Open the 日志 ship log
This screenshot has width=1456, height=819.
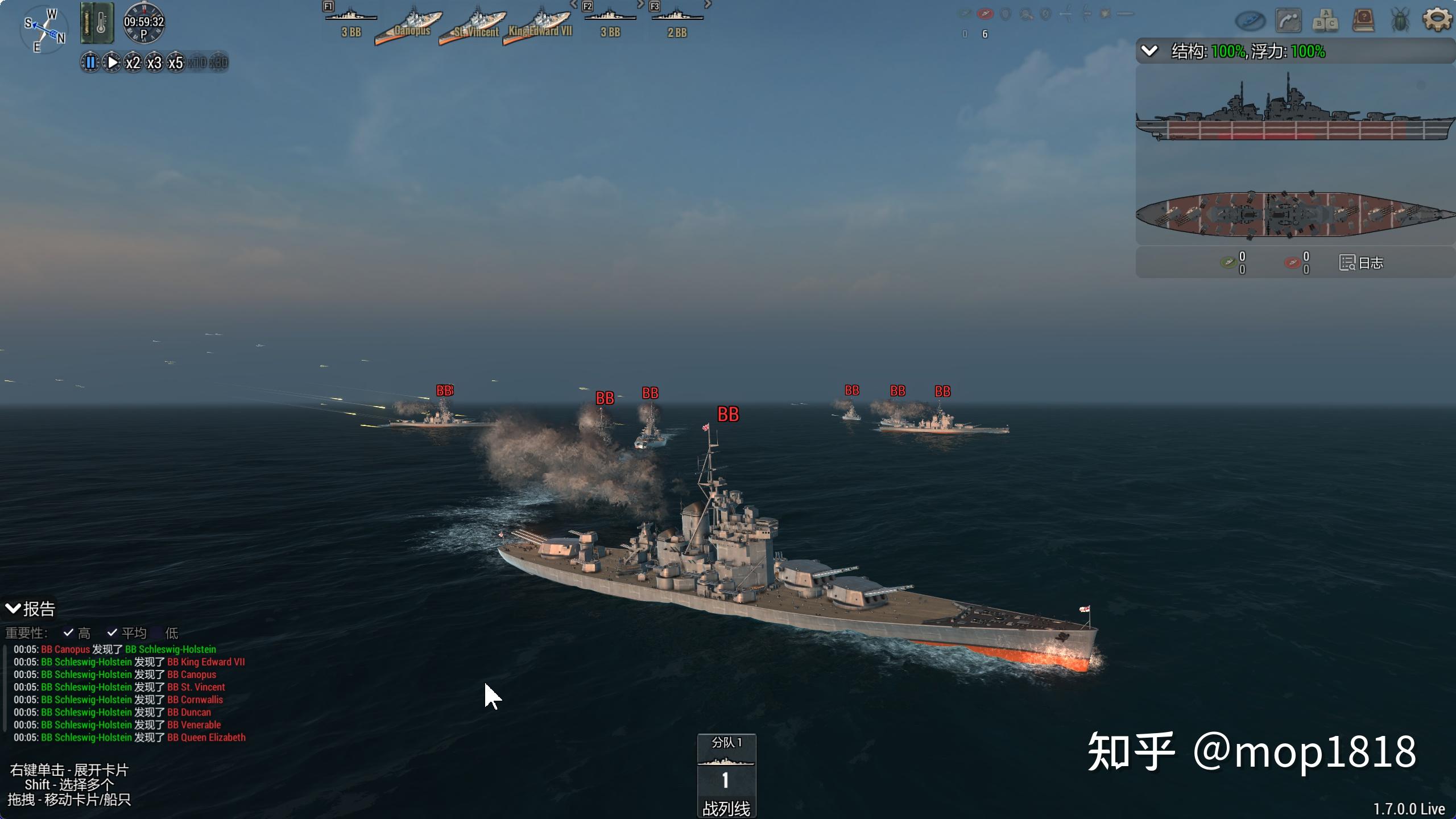1362,263
